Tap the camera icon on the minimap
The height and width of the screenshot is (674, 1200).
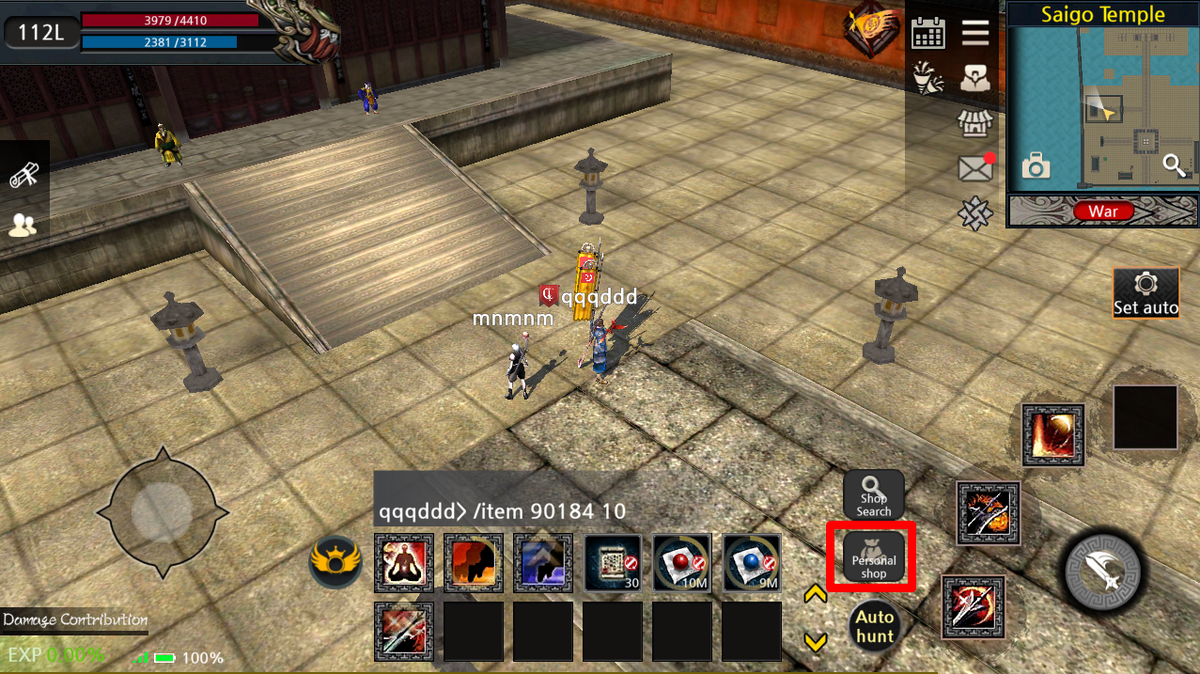click(1036, 167)
